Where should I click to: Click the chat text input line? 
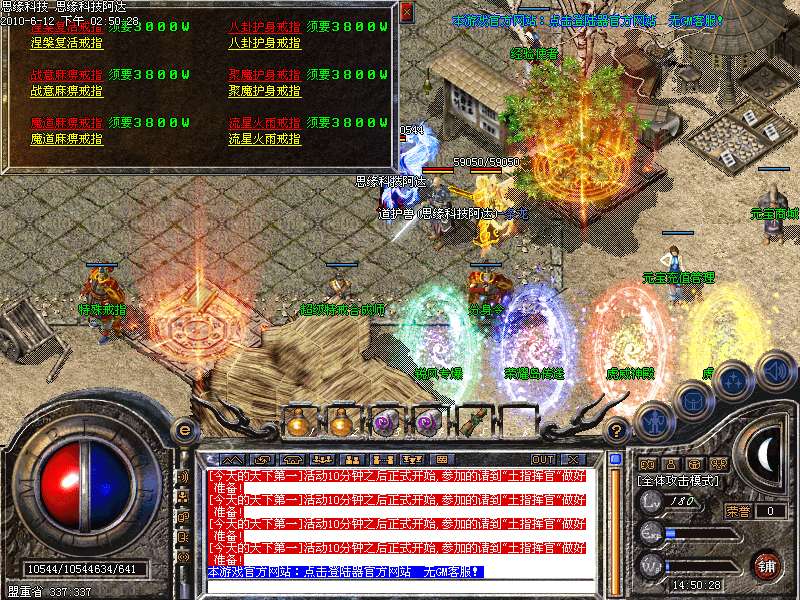pos(400,586)
